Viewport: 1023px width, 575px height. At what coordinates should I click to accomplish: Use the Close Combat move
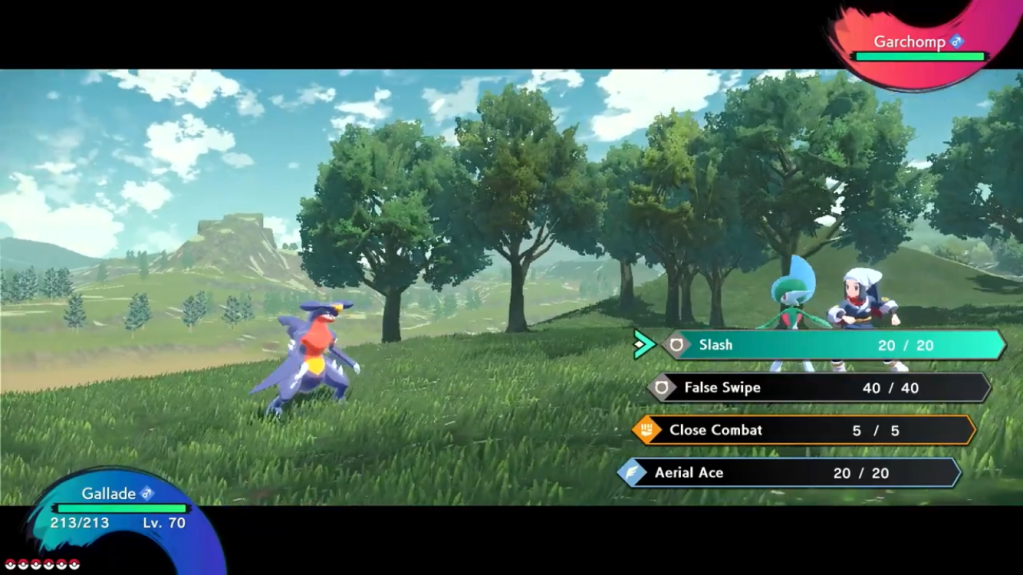point(804,430)
